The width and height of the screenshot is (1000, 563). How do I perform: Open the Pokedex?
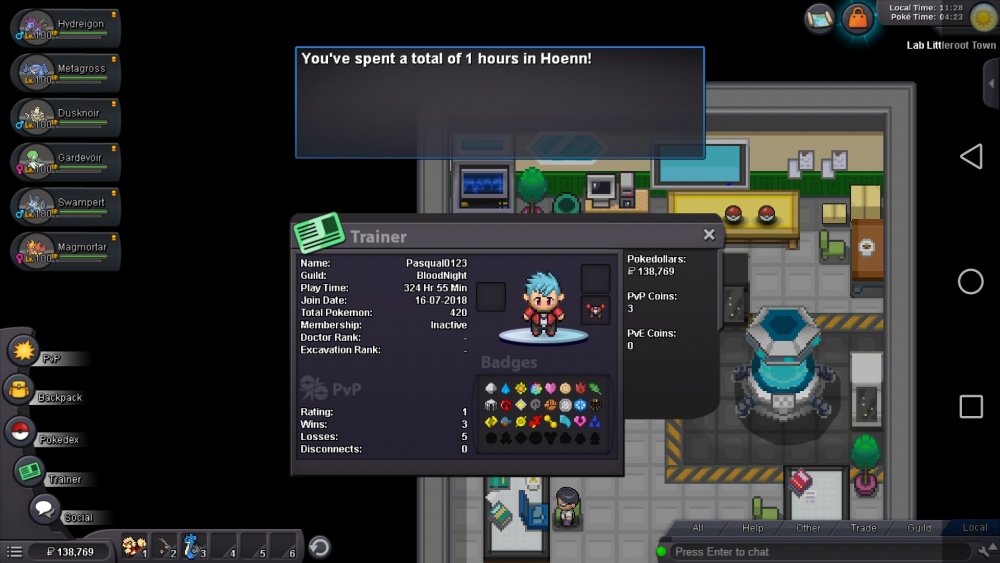pyautogui.click(x=20, y=432)
